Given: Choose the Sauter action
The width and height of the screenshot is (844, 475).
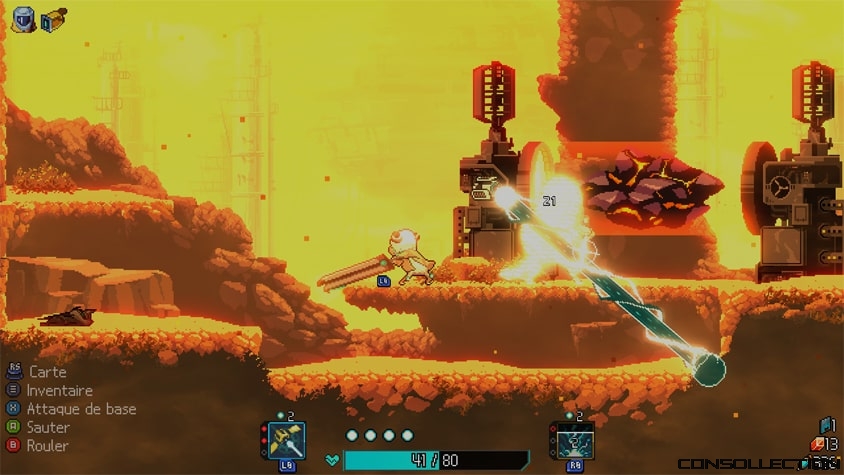Looking at the screenshot, I should click(x=47, y=427).
